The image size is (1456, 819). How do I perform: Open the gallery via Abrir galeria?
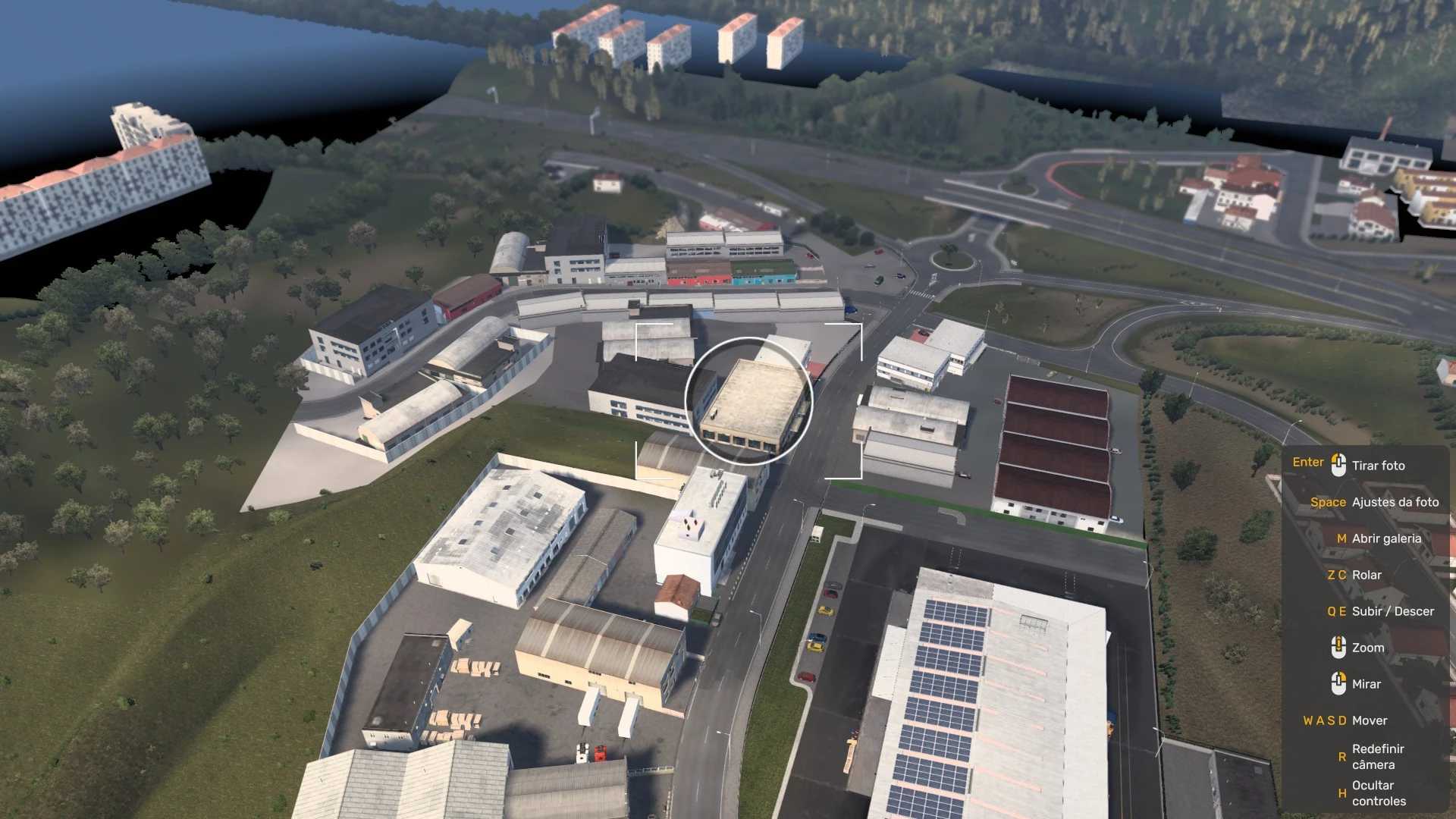click(x=1385, y=538)
